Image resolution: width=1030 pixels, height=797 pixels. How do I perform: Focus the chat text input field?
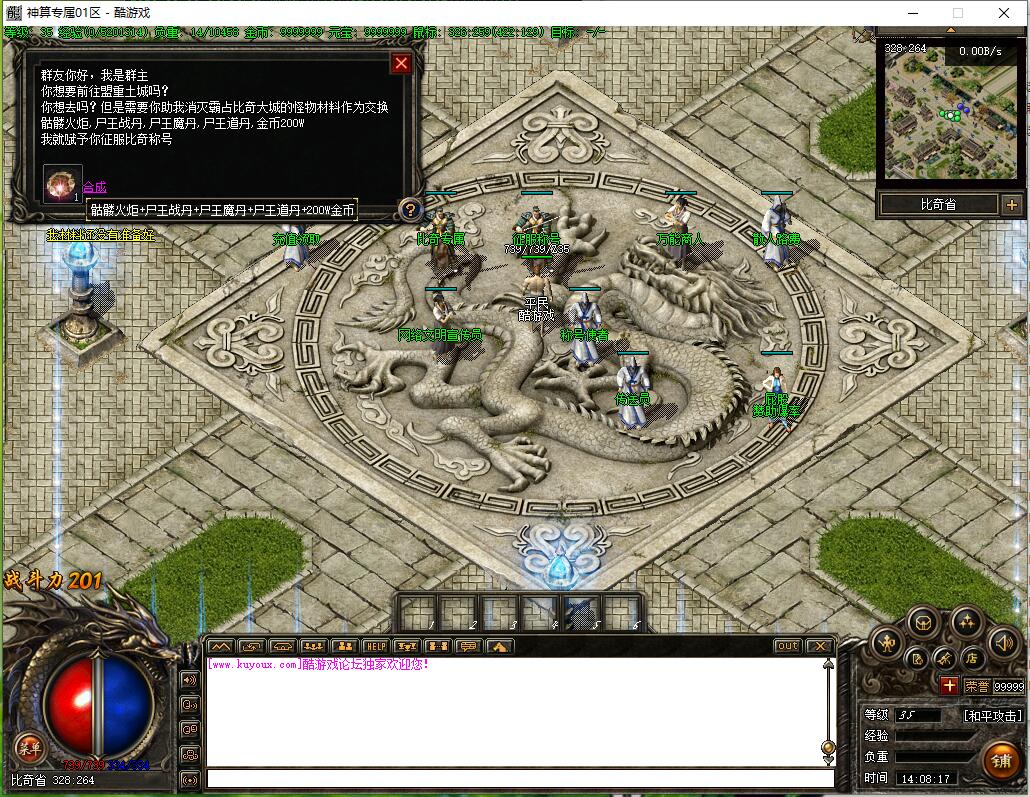click(520, 778)
